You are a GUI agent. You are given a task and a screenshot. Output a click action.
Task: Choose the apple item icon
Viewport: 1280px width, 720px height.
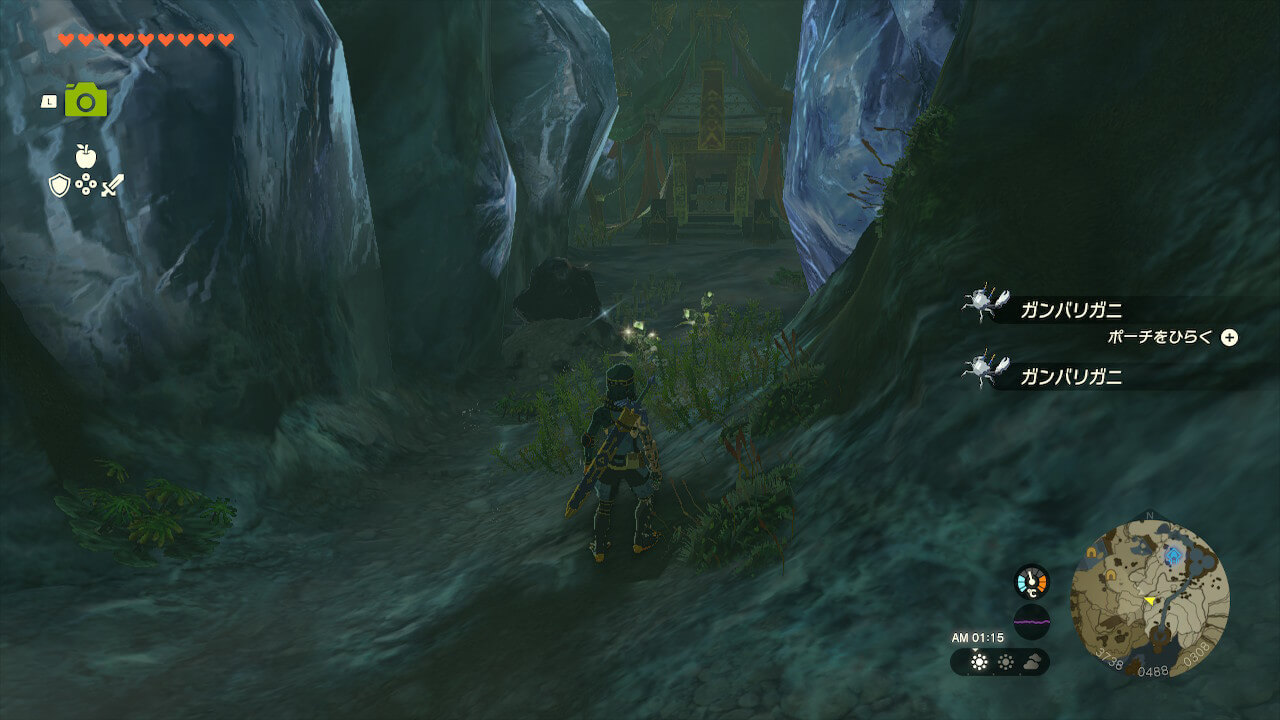(85, 156)
